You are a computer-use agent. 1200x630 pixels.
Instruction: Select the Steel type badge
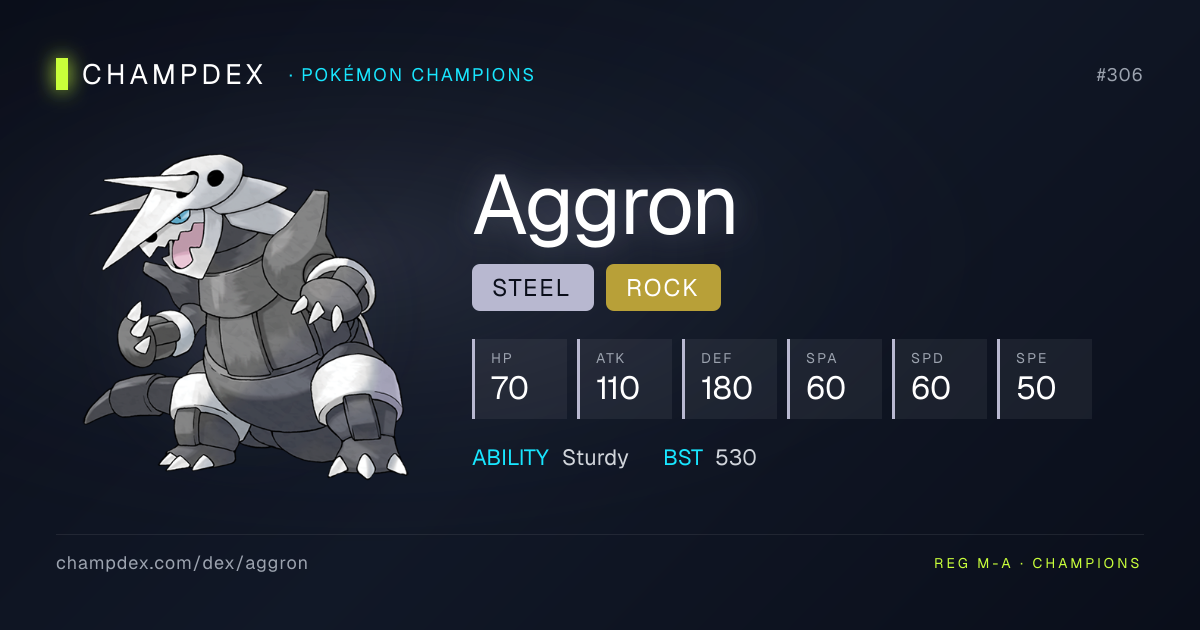pos(532,288)
